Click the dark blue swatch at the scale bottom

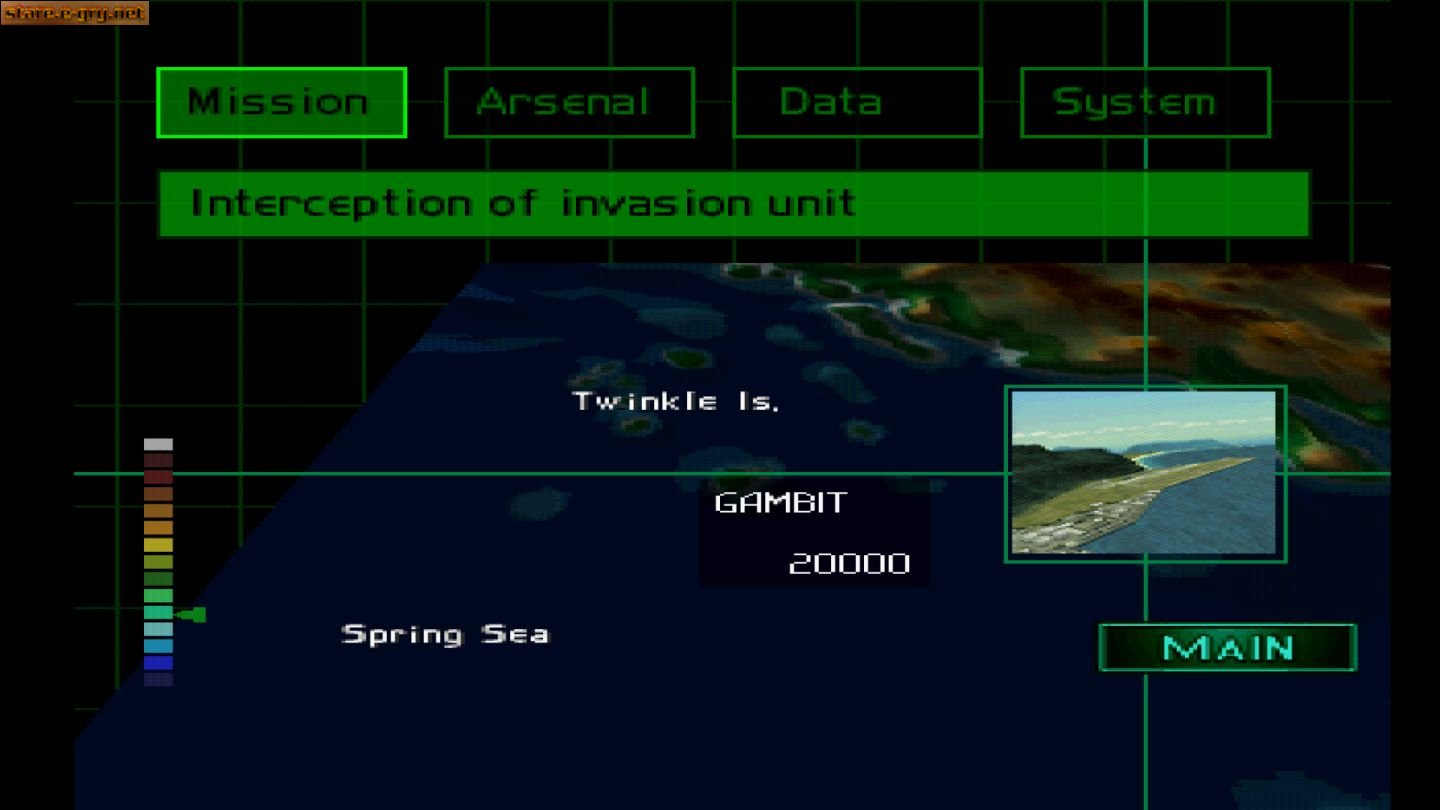(158, 662)
